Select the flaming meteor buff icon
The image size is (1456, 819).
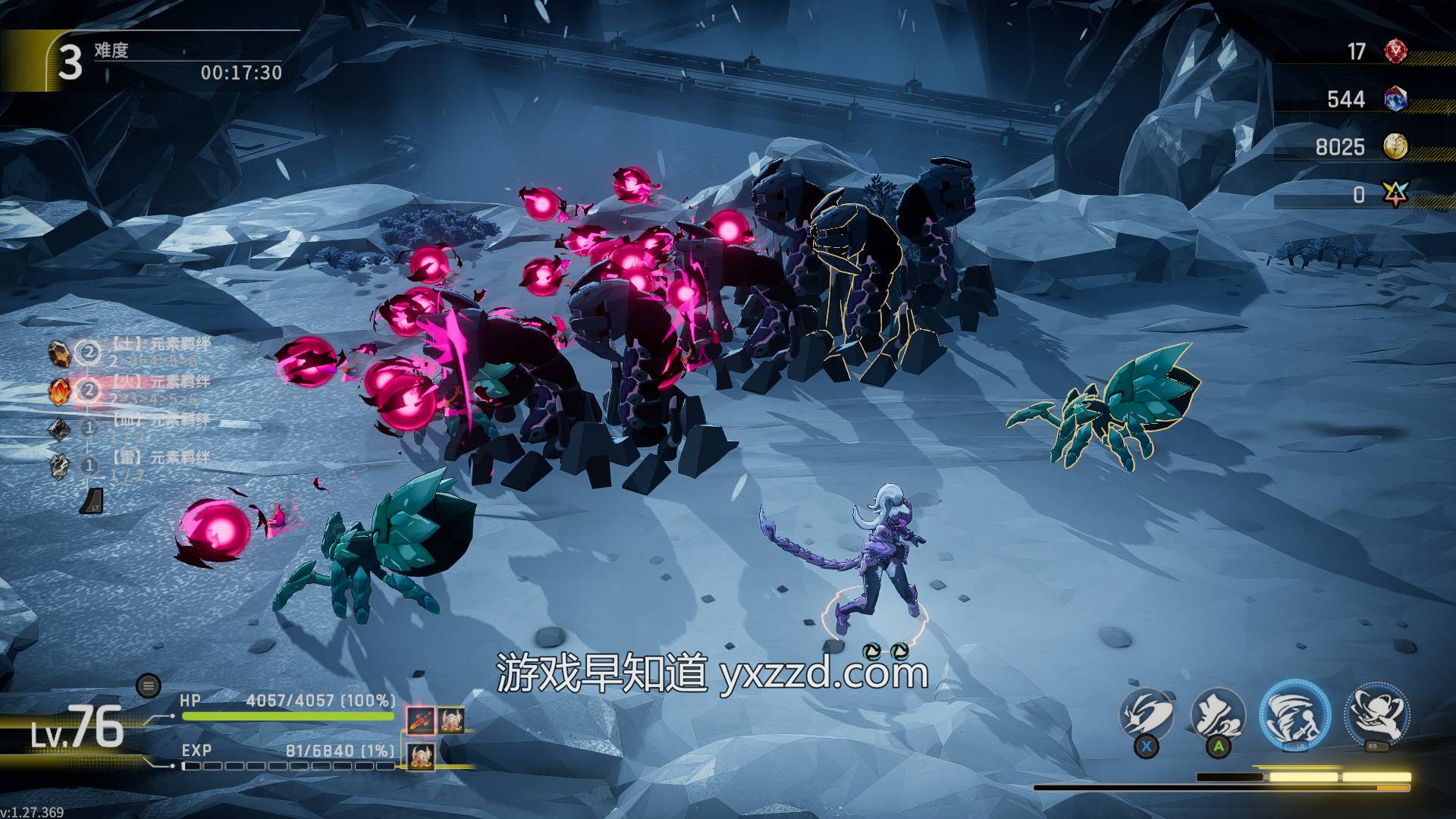tap(420, 720)
